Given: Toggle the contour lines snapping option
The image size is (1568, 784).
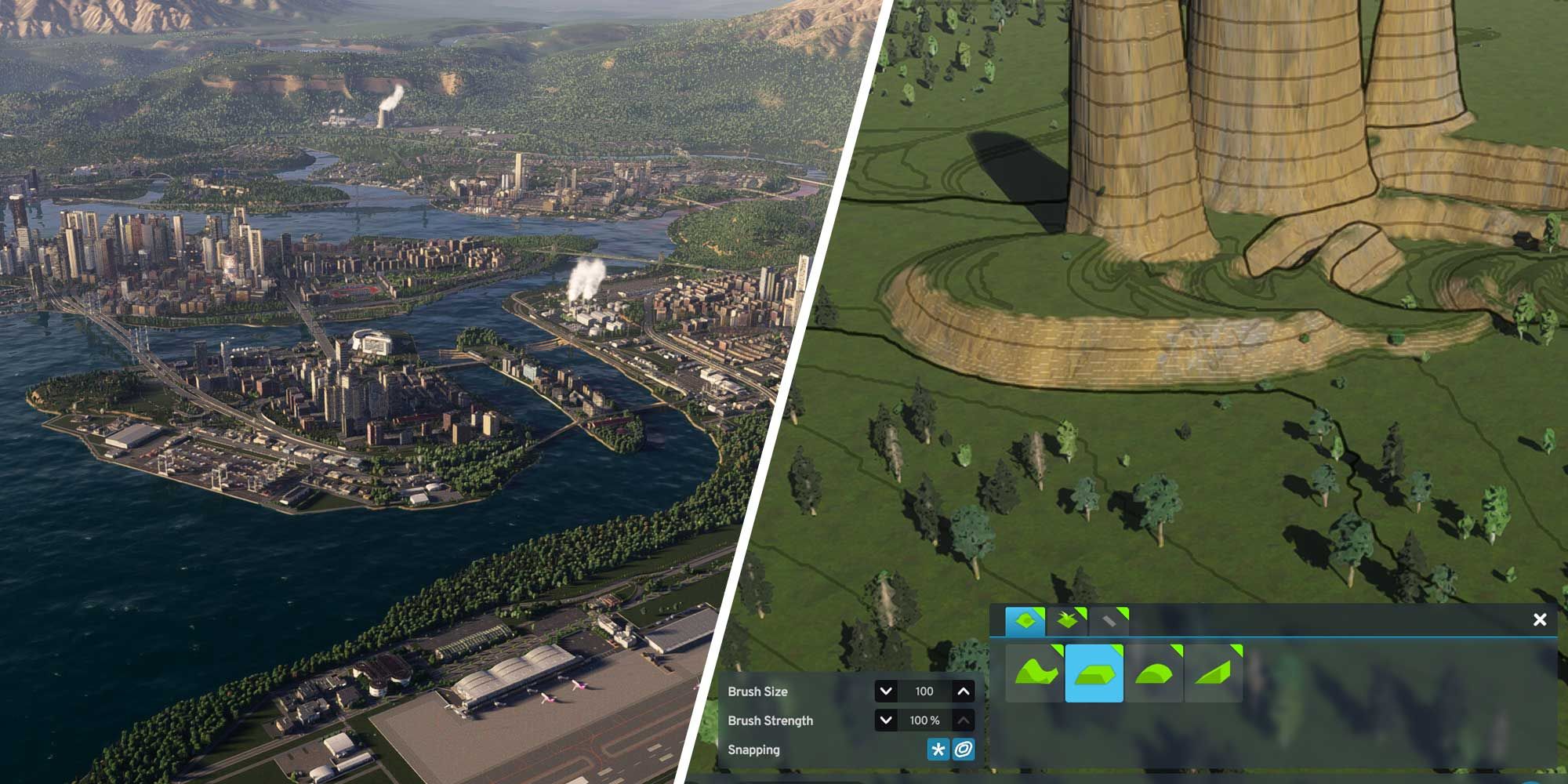Looking at the screenshot, I should (x=964, y=750).
